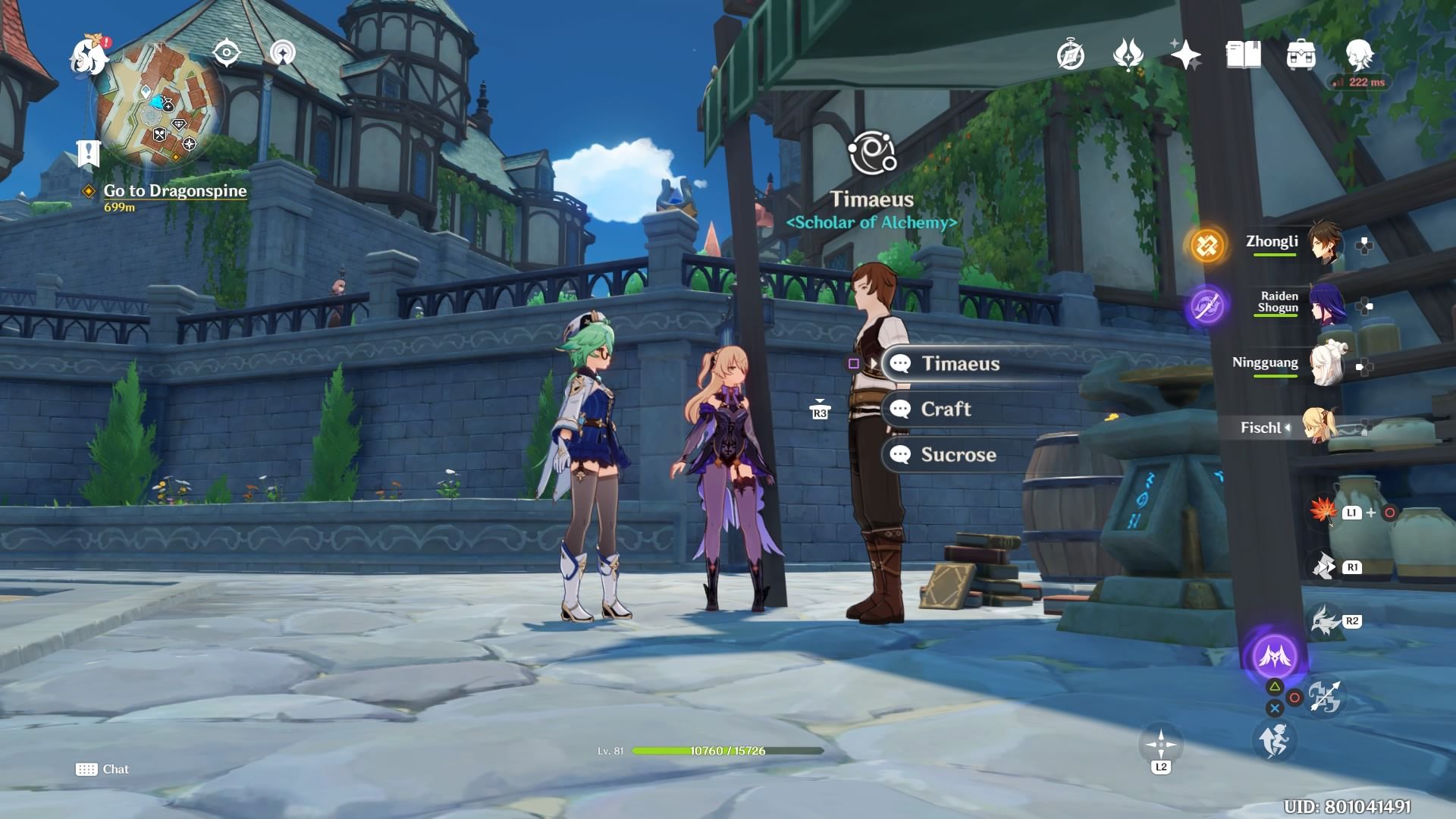The width and height of the screenshot is (1456, 819).
Task: Open the compass events icon
Action: coord(1070,55)
